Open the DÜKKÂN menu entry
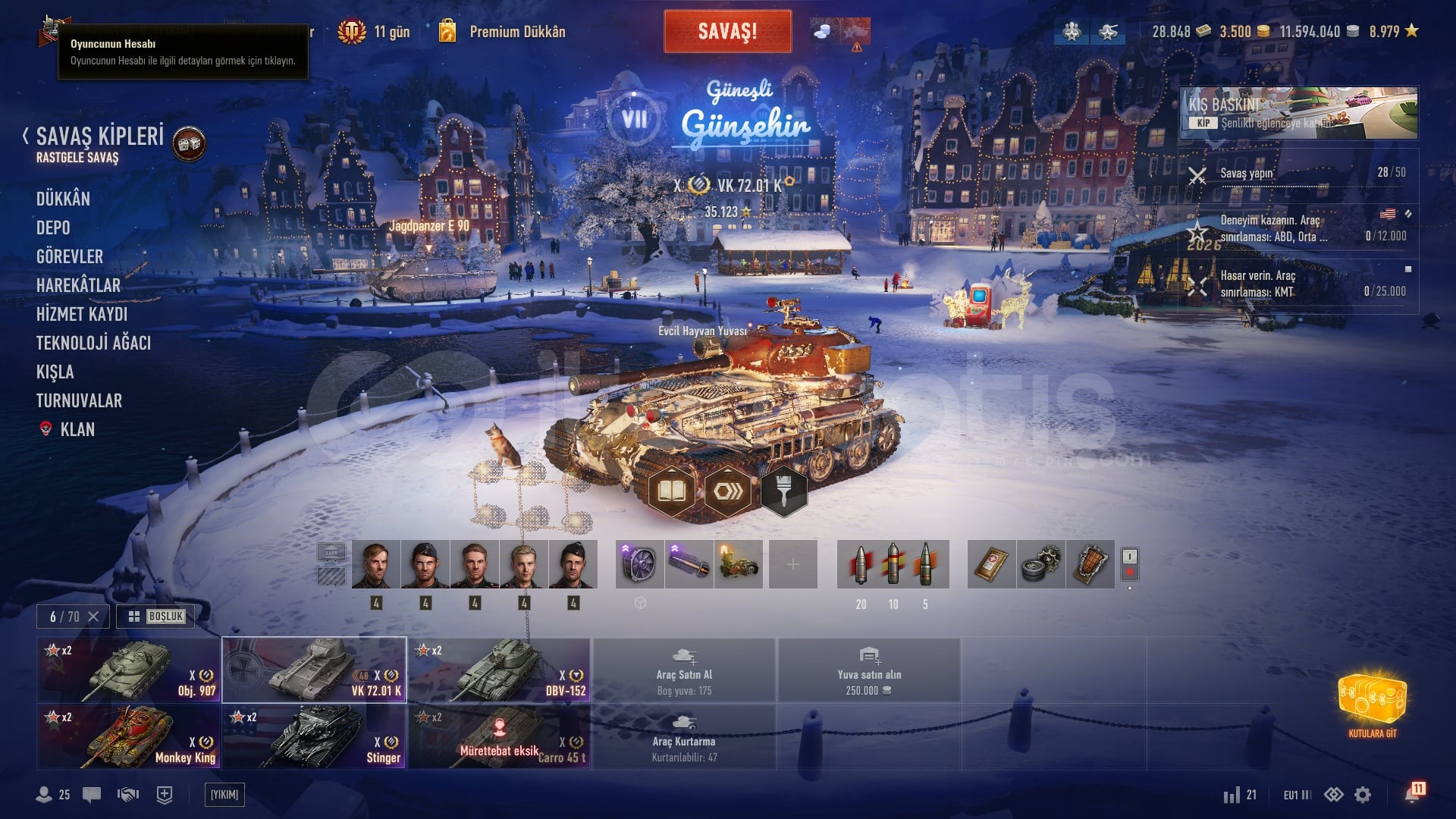The width and height of the screenshot is (1456, 819). (x=63, y=199)
